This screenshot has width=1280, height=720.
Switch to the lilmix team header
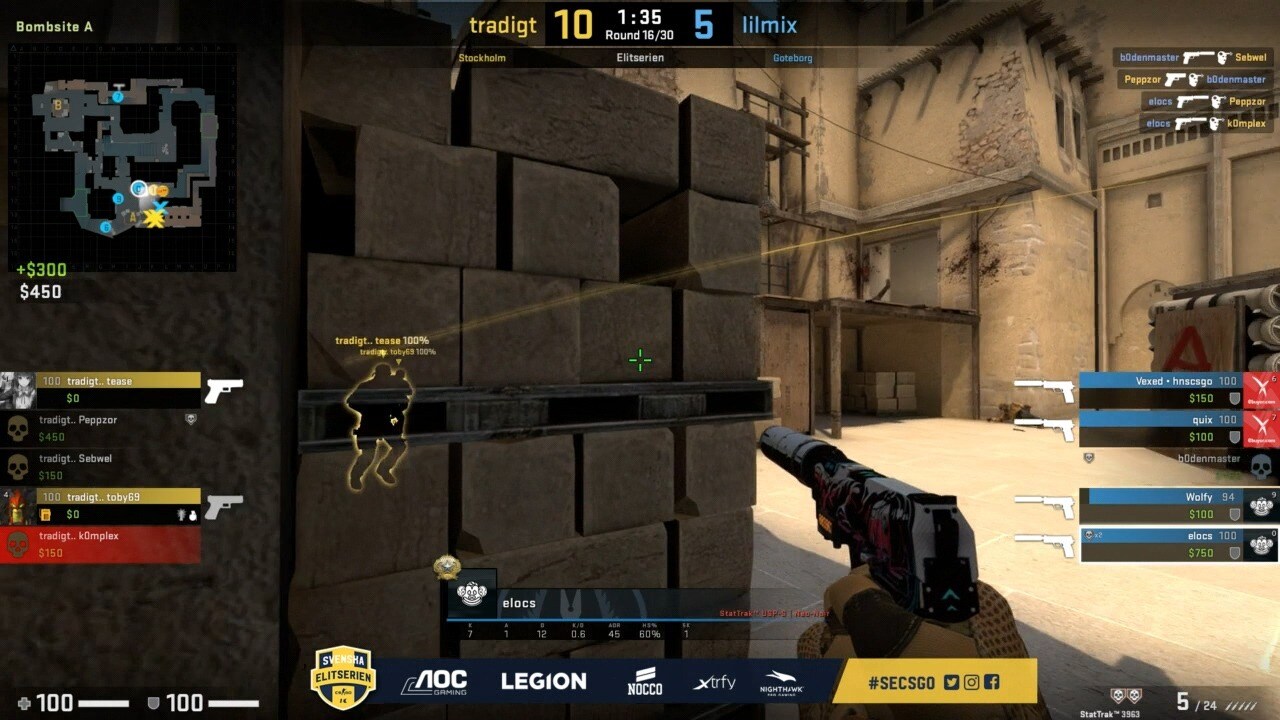click(768, 25)
